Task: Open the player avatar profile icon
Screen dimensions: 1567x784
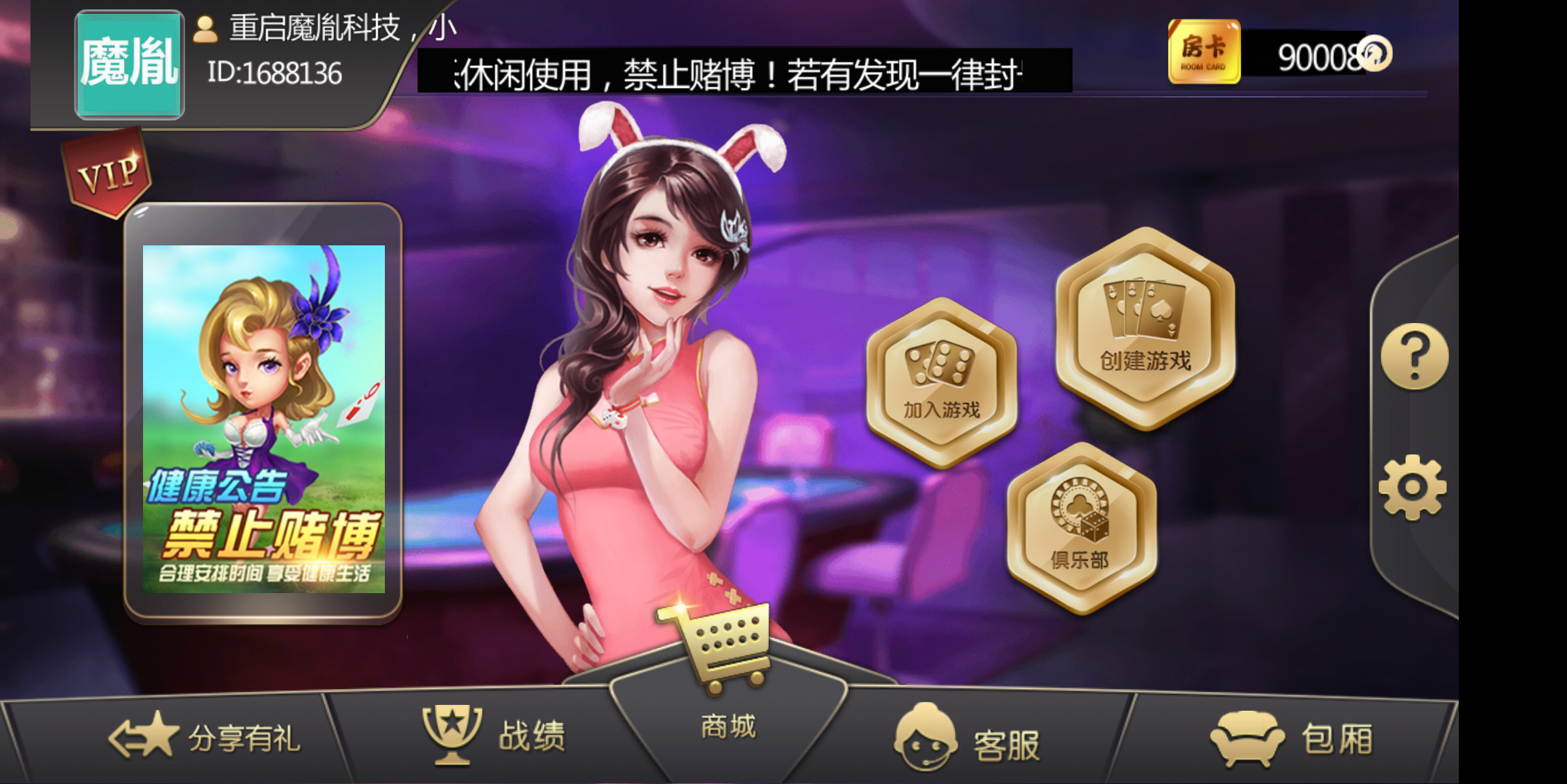Action: [204, 30]
